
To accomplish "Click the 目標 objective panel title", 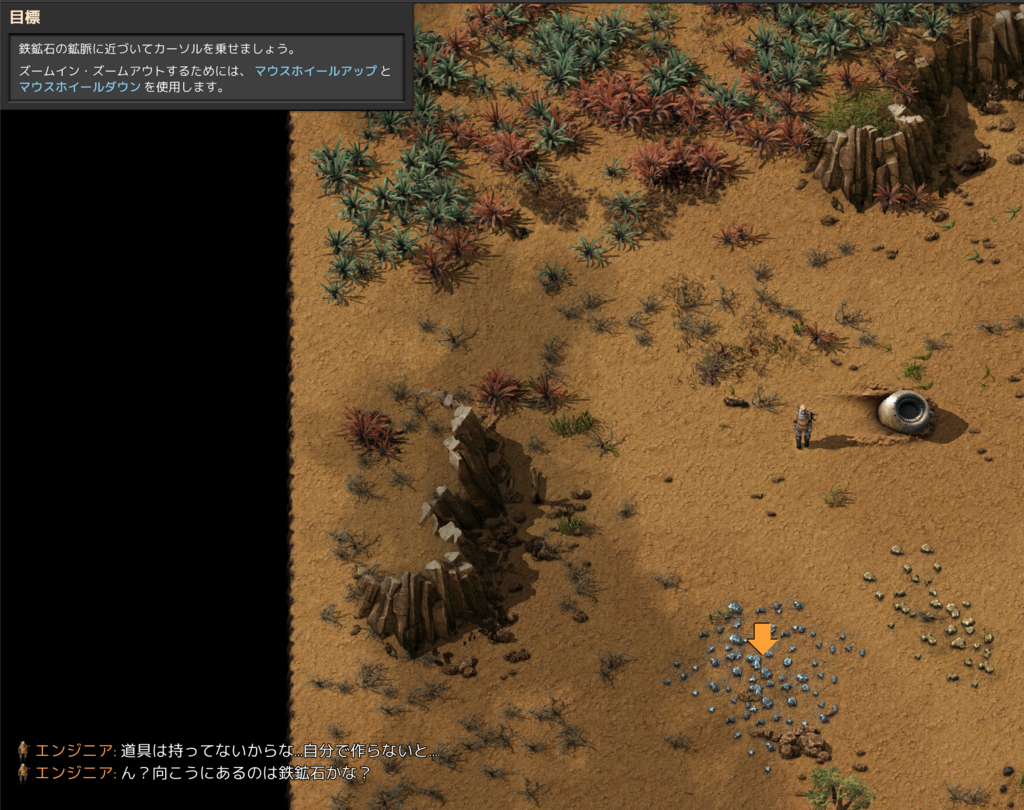I will [25, 17].
